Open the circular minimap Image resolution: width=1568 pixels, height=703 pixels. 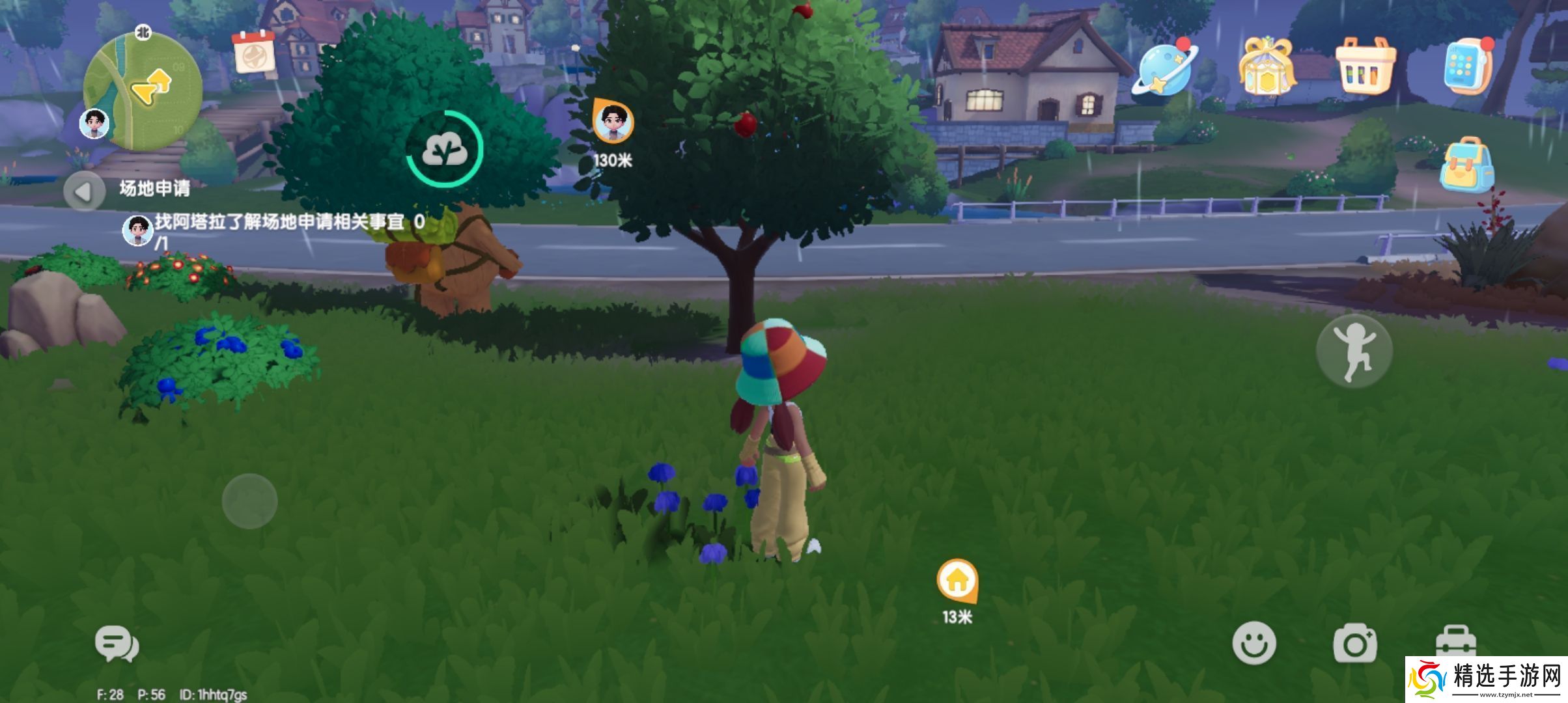point(143,91)
